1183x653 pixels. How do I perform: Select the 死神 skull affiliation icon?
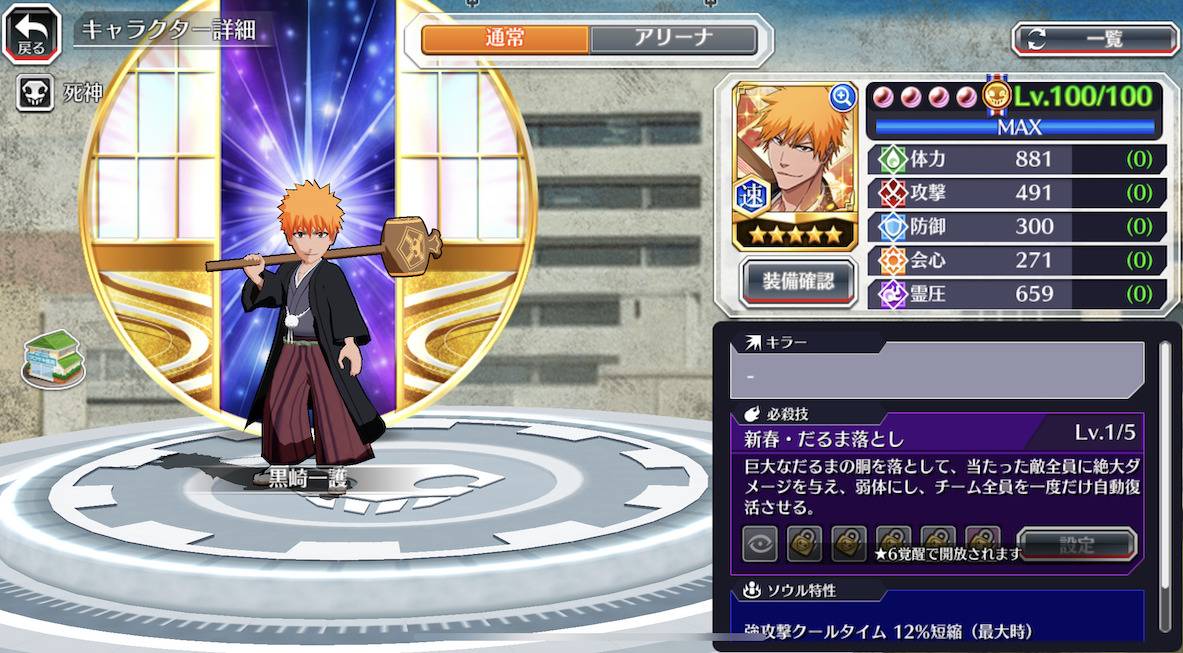[x=34, y=94]
